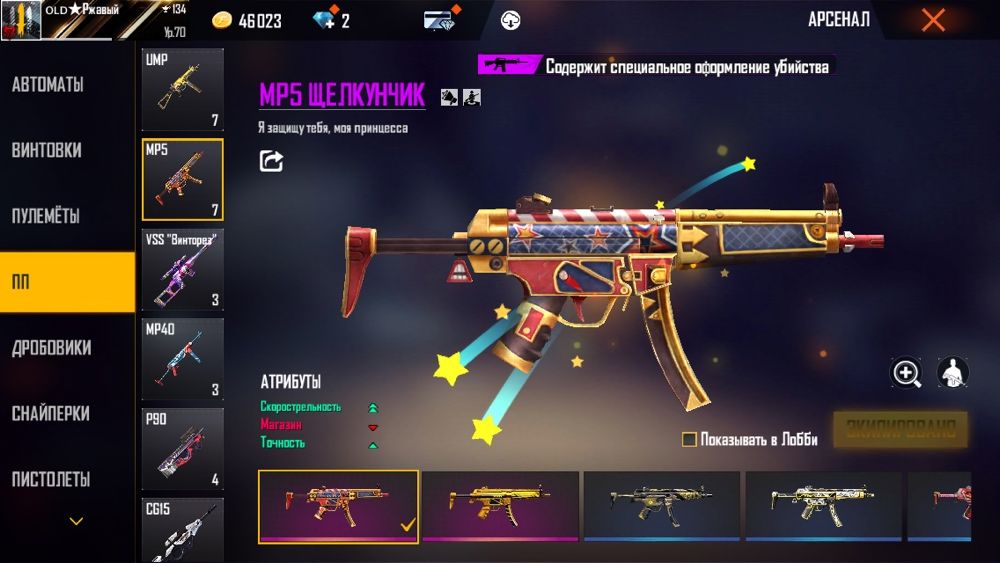
Task: Select the Пулемёты category
Action: (x=46, y=216)
